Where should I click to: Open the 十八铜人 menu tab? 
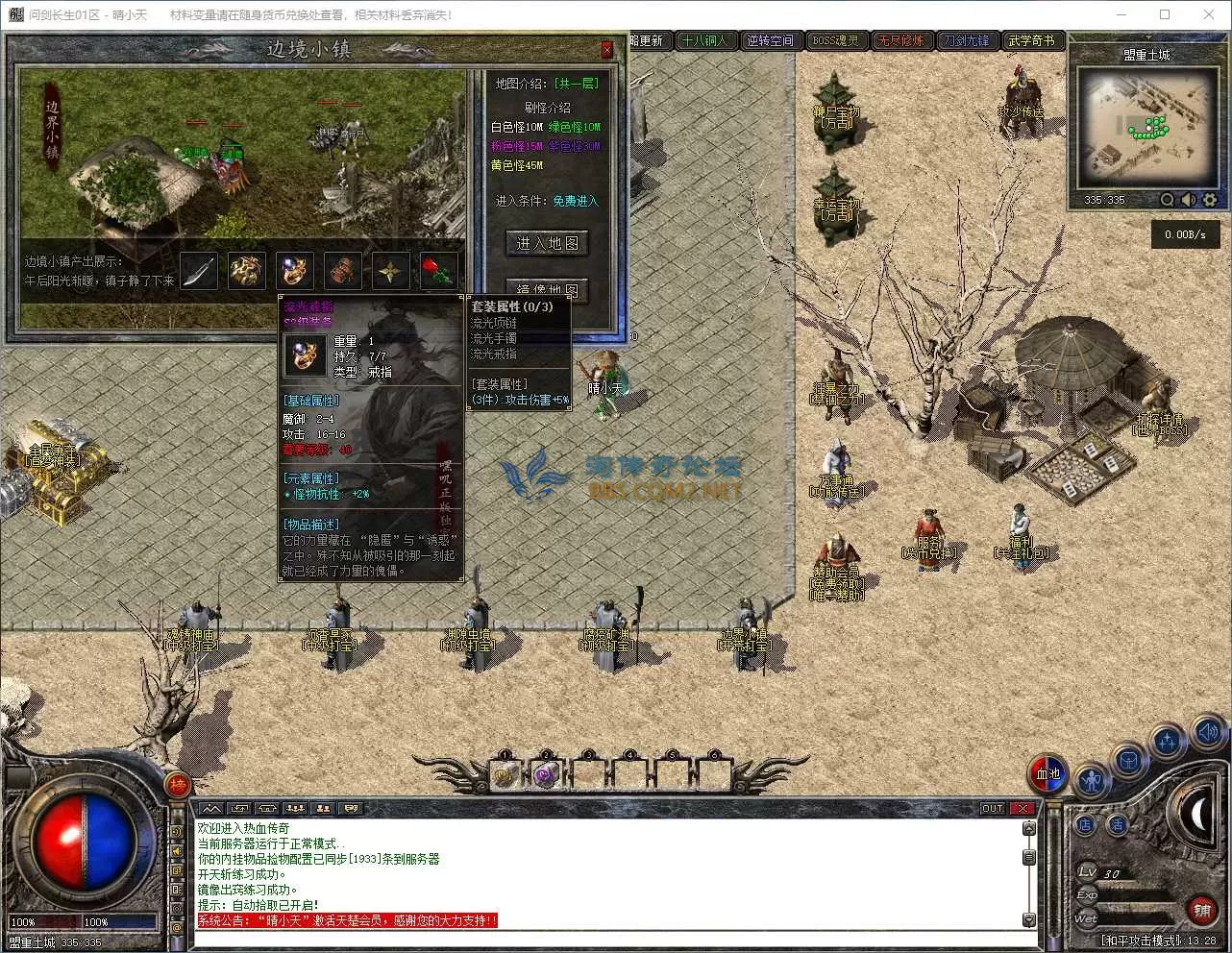pos(704,40)
